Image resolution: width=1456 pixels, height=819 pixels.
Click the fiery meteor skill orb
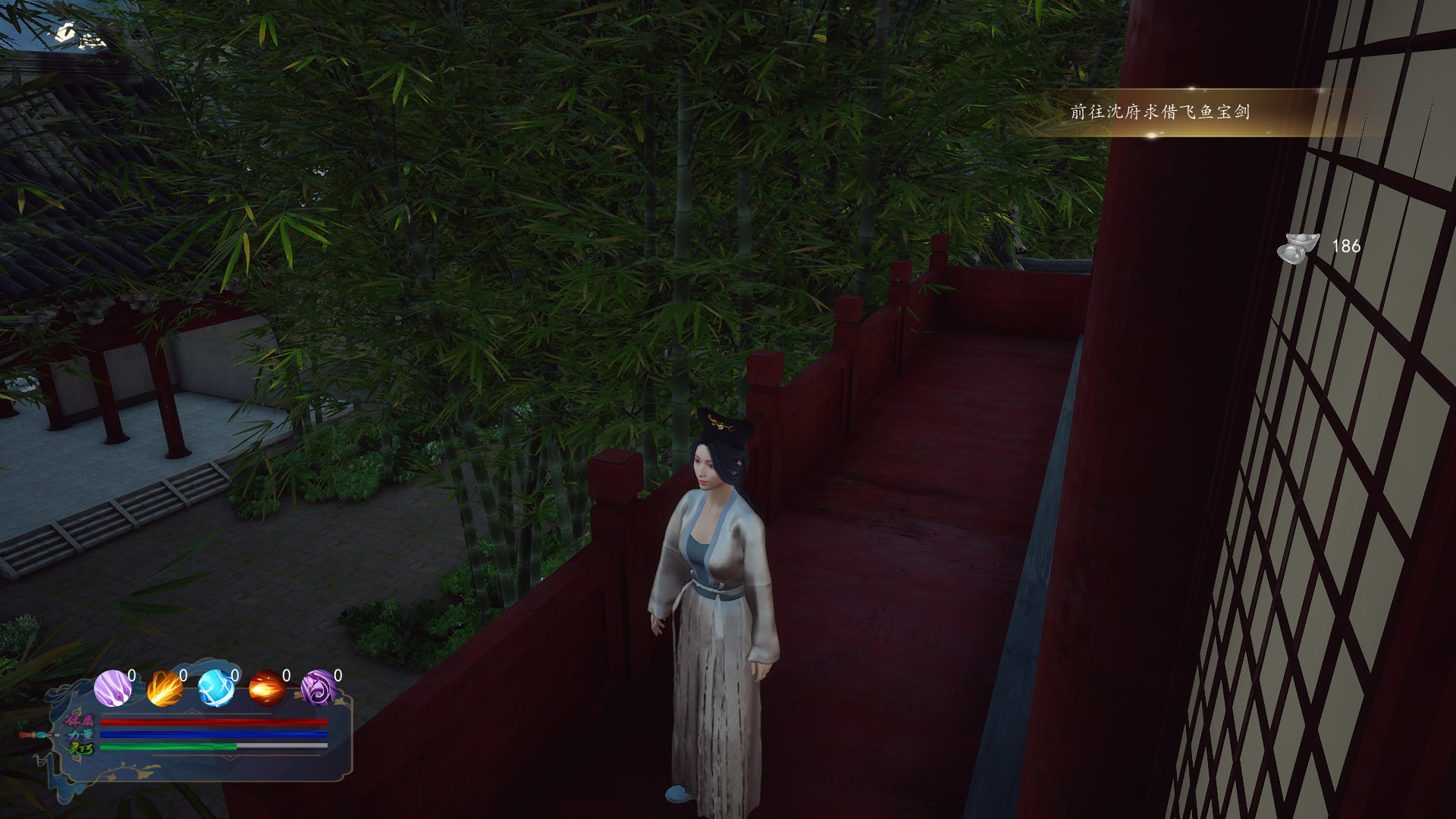[x=267, y=688]
